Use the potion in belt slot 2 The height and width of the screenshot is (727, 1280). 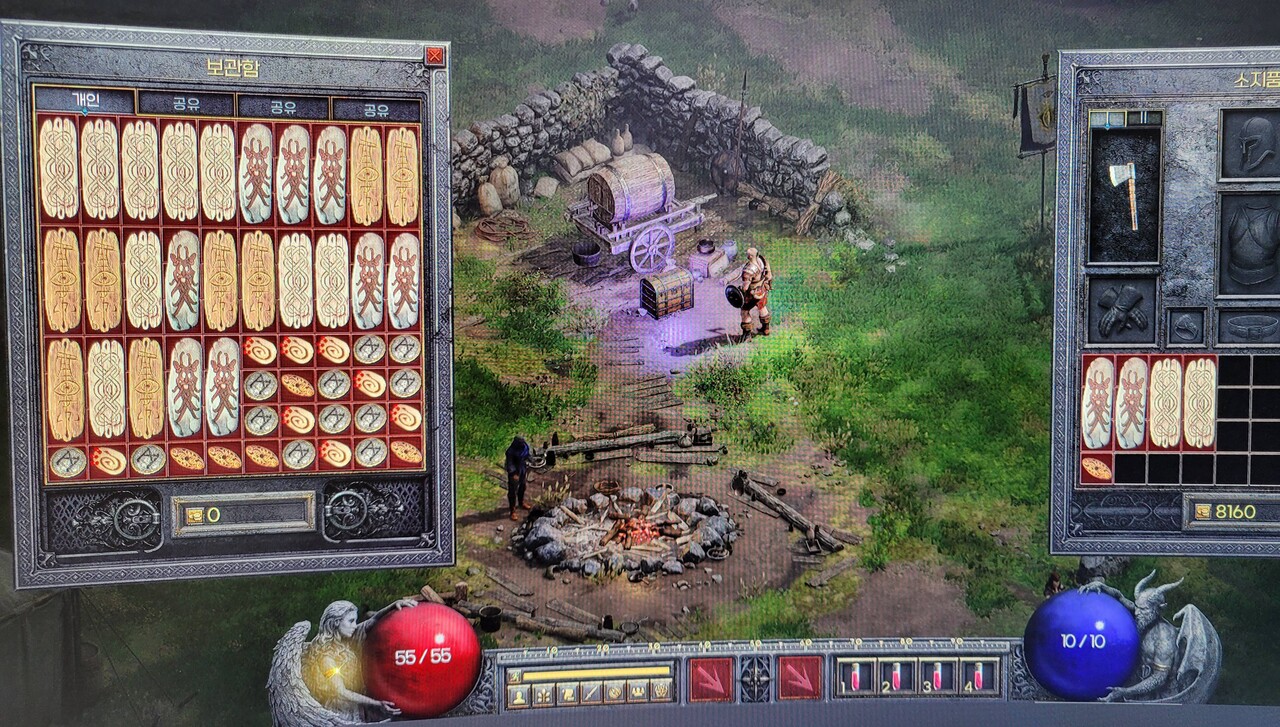894,675
